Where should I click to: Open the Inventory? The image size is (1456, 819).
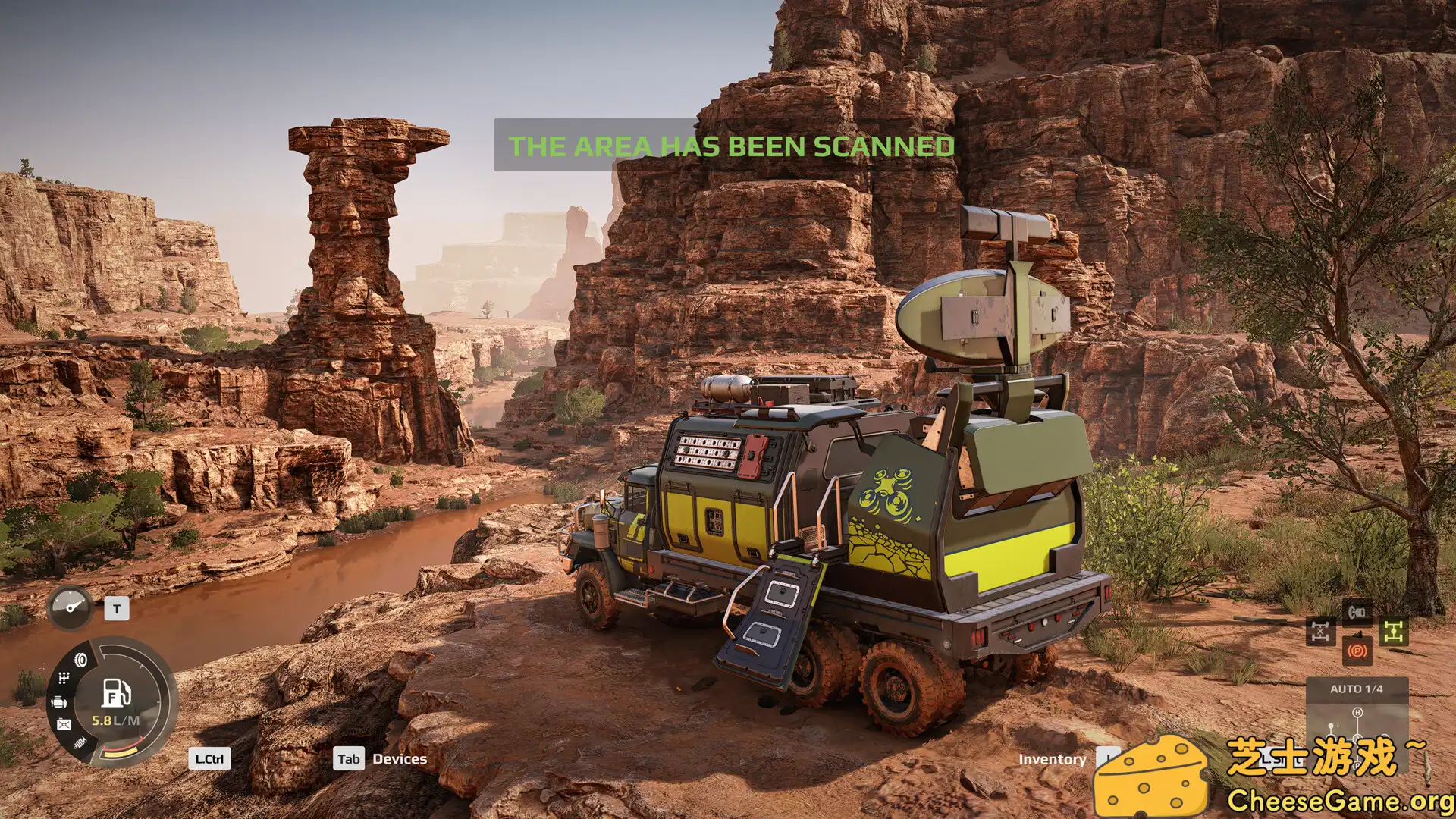click(1052, 759)
